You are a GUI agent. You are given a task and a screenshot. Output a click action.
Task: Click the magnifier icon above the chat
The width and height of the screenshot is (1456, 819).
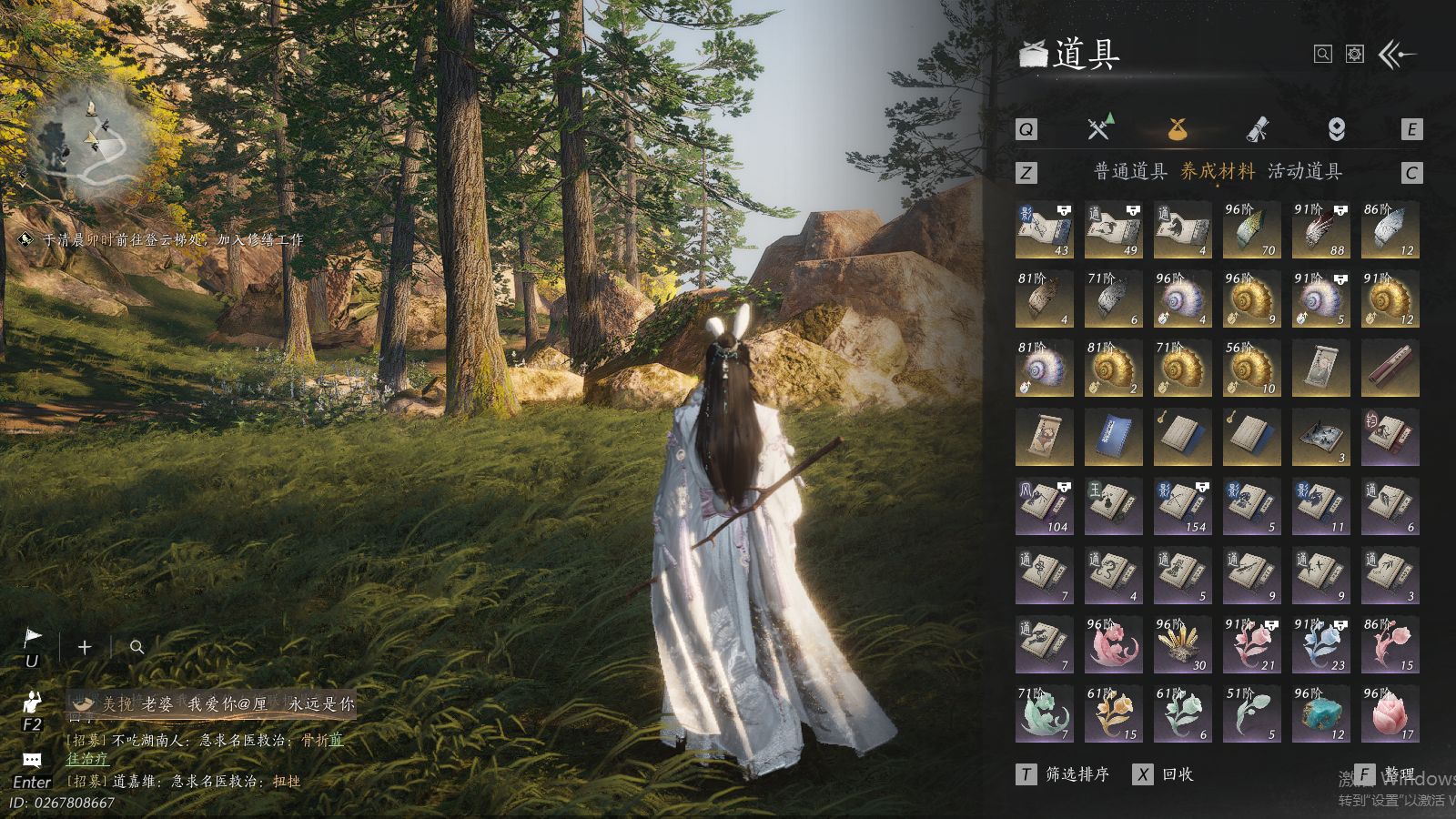(136, 647)
